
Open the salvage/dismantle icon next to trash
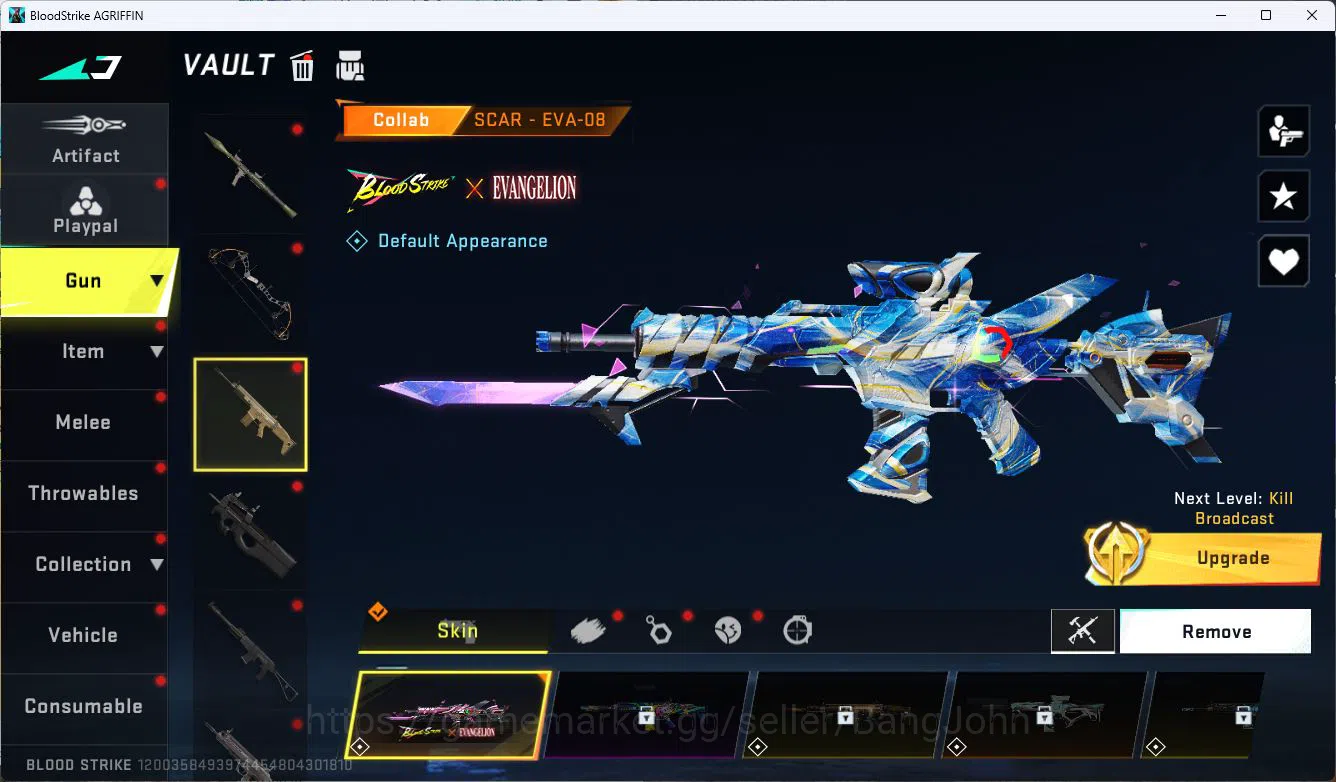point(350,65)
